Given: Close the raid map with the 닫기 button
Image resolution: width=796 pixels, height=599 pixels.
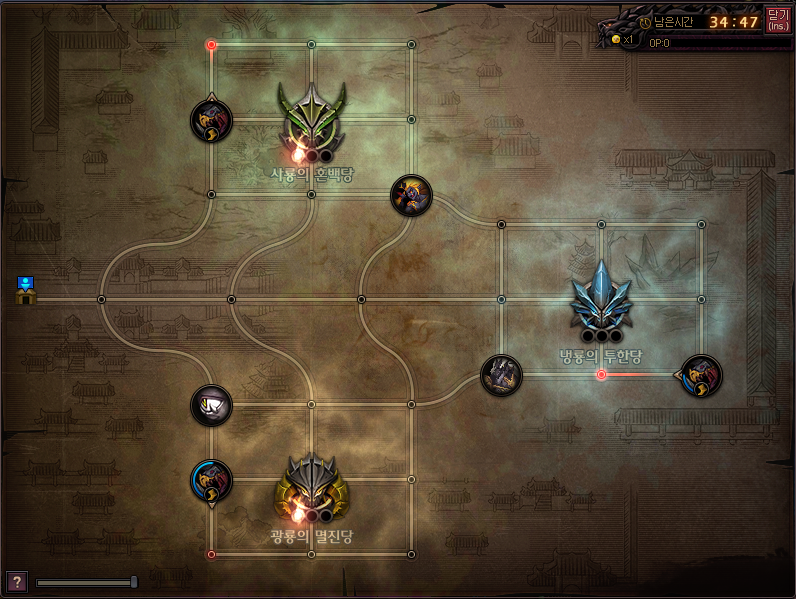Looking at the screenshot, I should pos(777,20).
